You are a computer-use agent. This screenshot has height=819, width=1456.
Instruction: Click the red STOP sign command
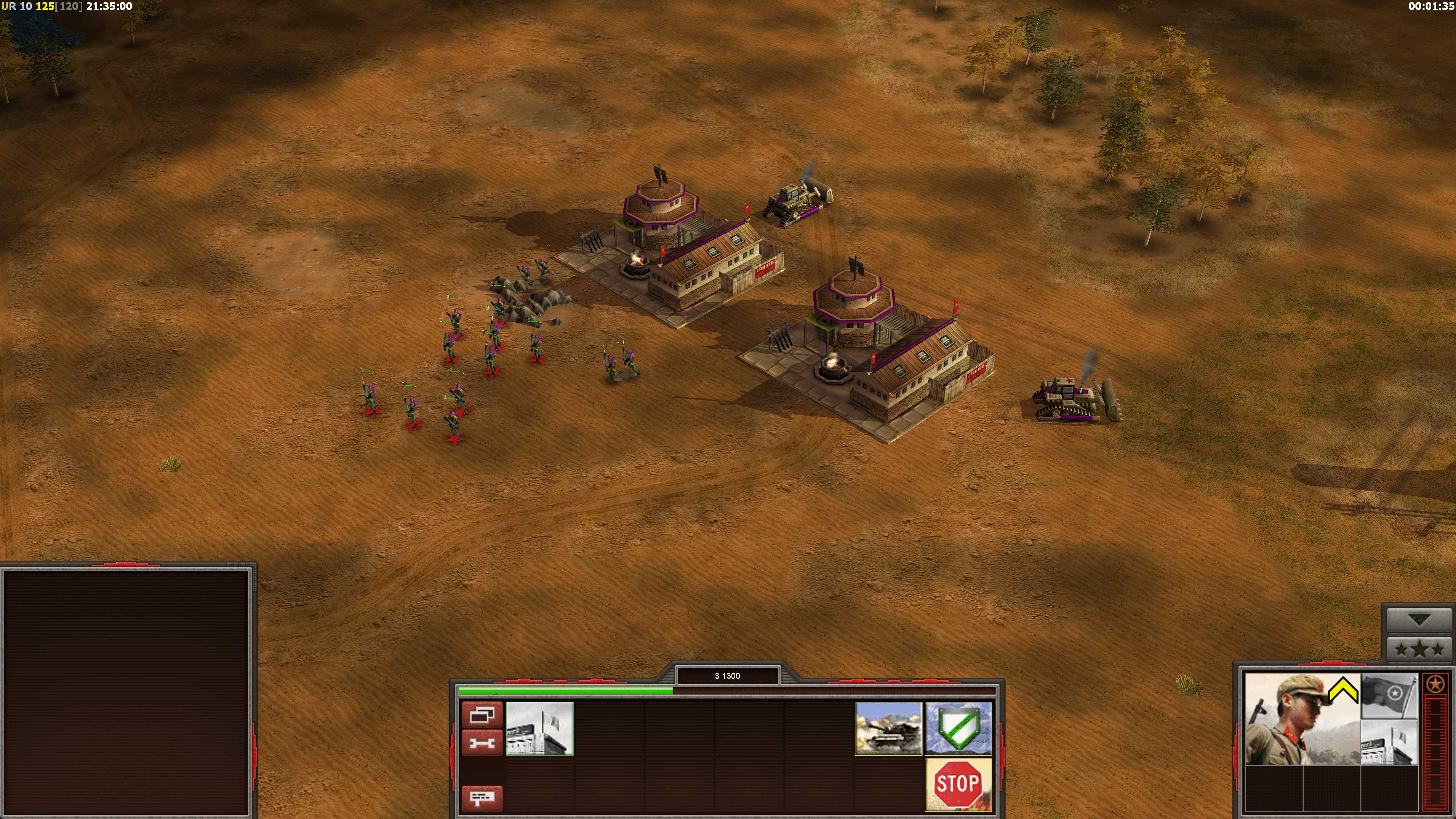(958, 784)
